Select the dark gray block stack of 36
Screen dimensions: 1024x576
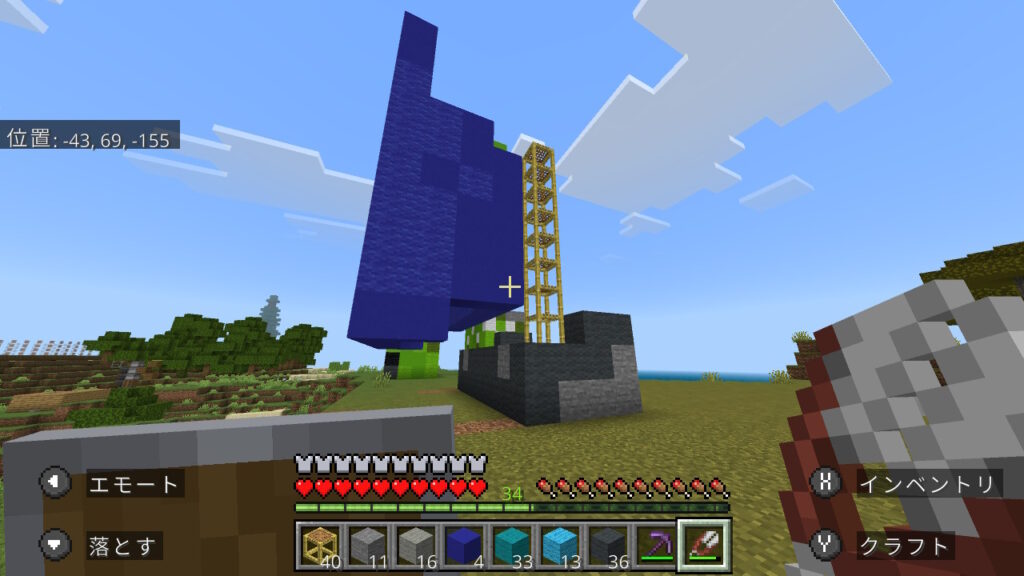(x=607, y=546)
